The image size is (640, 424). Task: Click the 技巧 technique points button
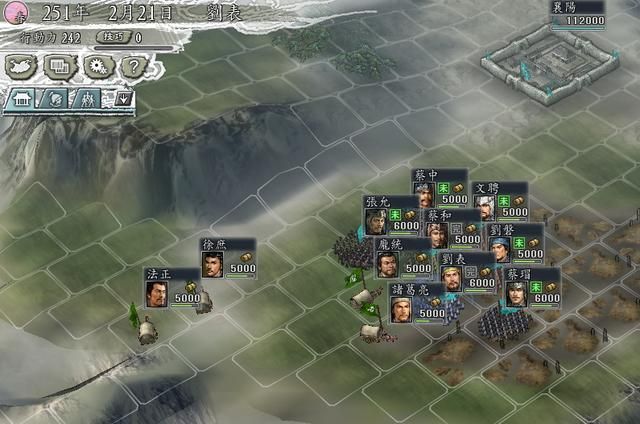coord(120,38)
